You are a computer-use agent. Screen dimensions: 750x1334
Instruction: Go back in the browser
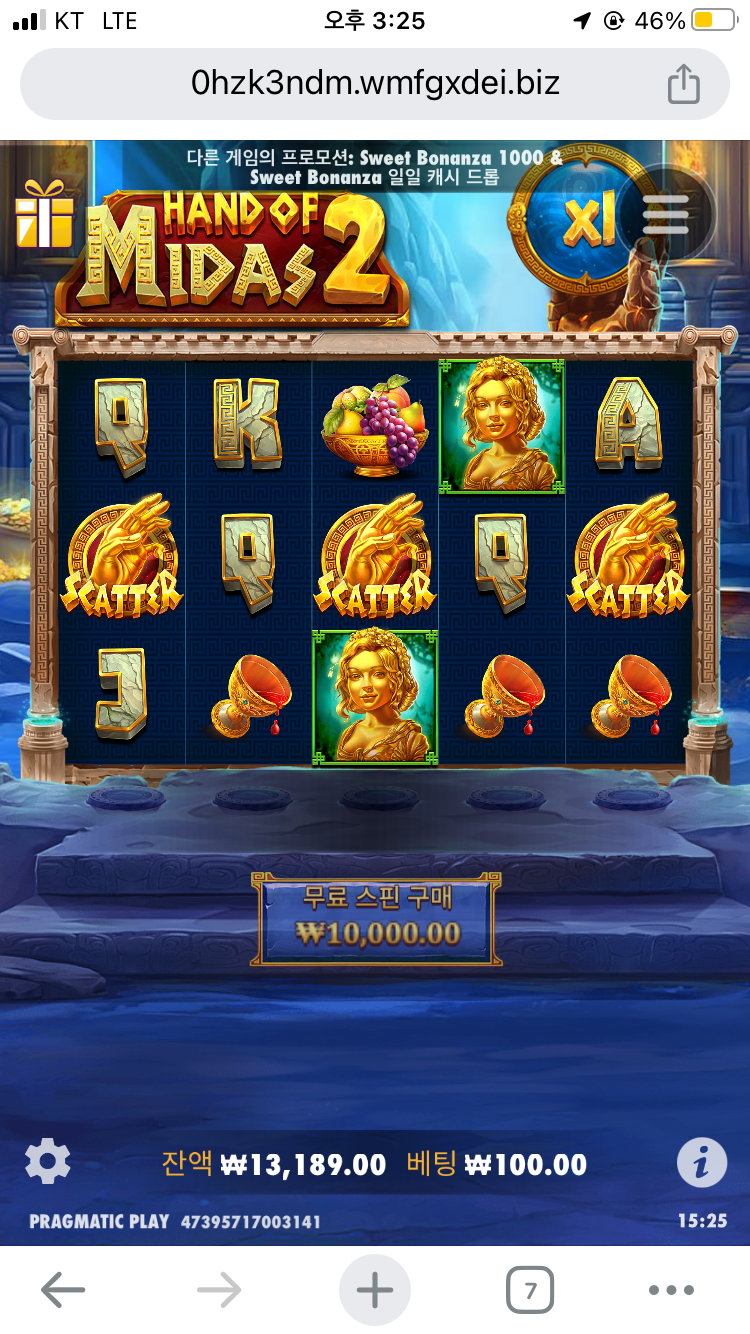click(62, 1290)
